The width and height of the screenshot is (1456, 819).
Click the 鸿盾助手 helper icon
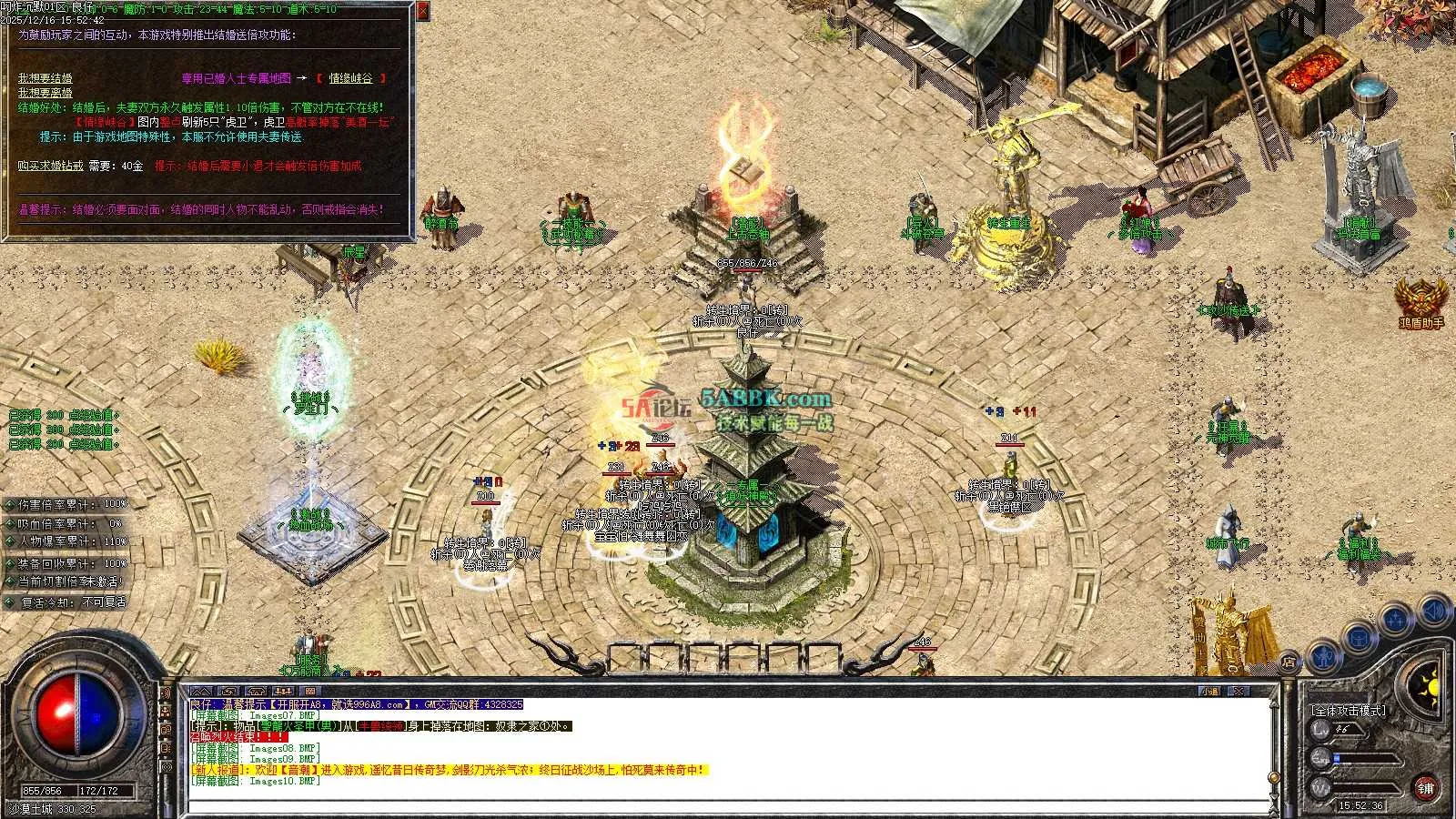[1421, 299]
